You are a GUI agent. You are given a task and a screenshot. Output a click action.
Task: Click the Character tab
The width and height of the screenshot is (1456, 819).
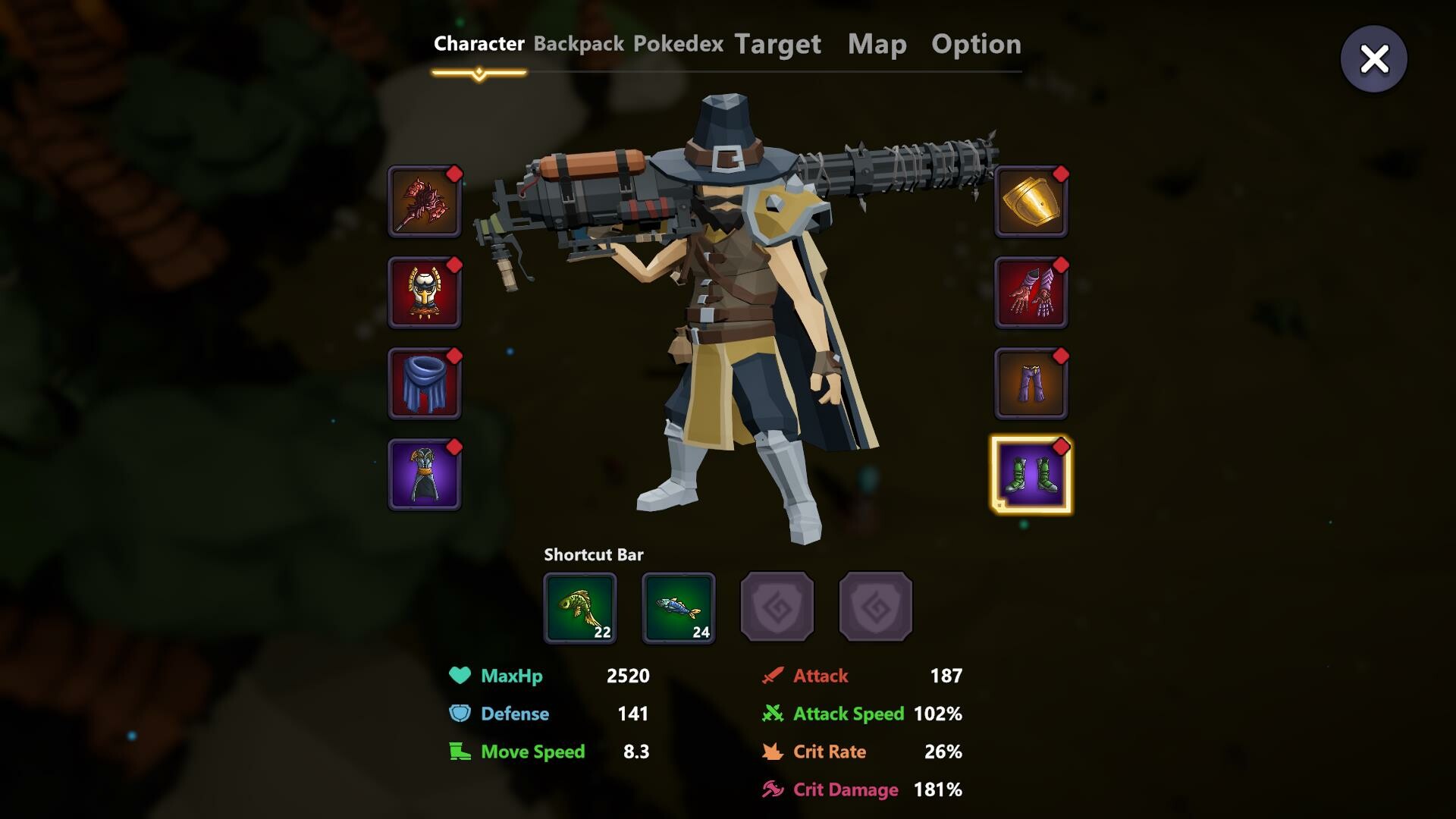[479, 44]
